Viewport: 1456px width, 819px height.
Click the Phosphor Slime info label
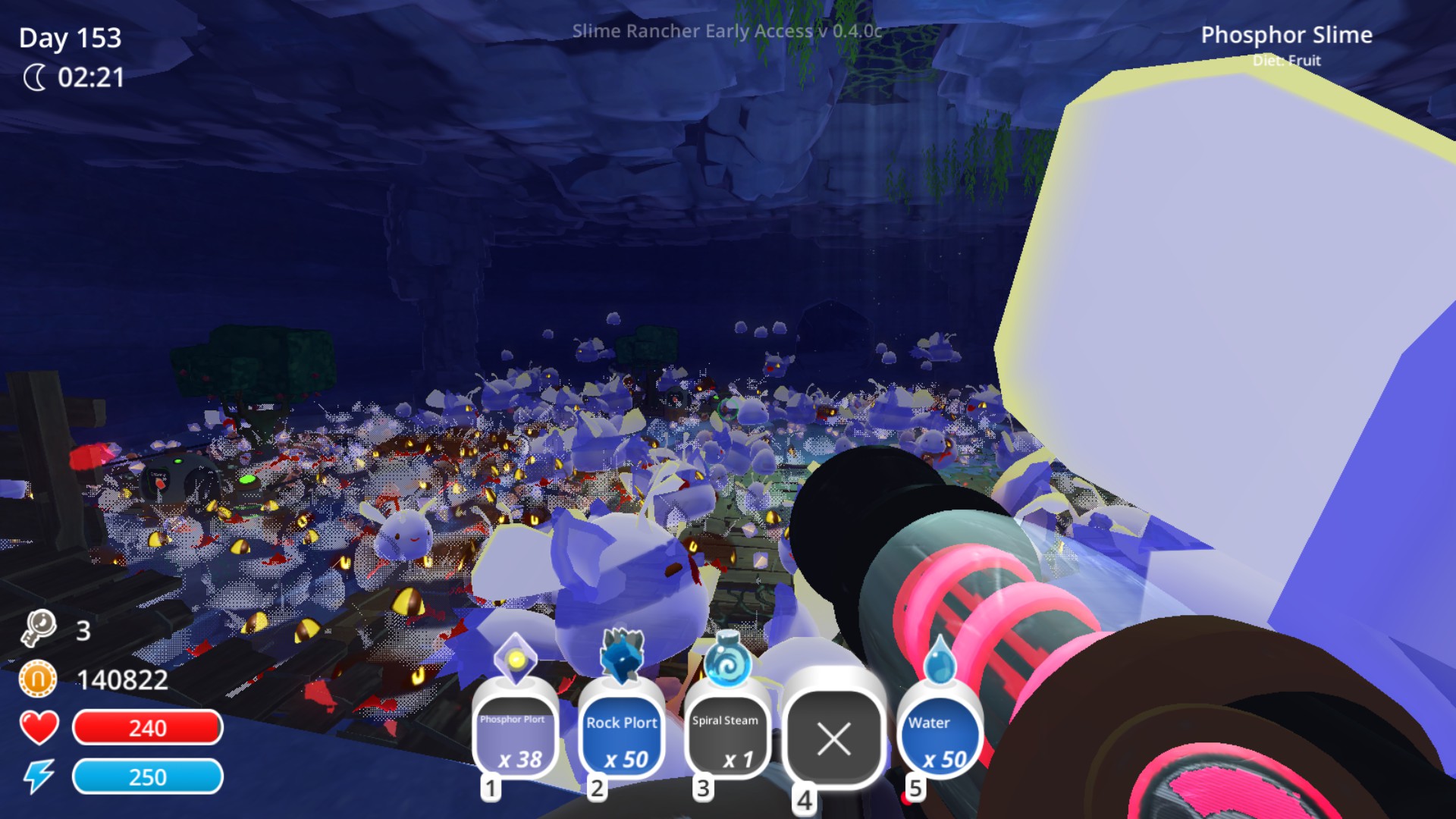click(1288, 35)
